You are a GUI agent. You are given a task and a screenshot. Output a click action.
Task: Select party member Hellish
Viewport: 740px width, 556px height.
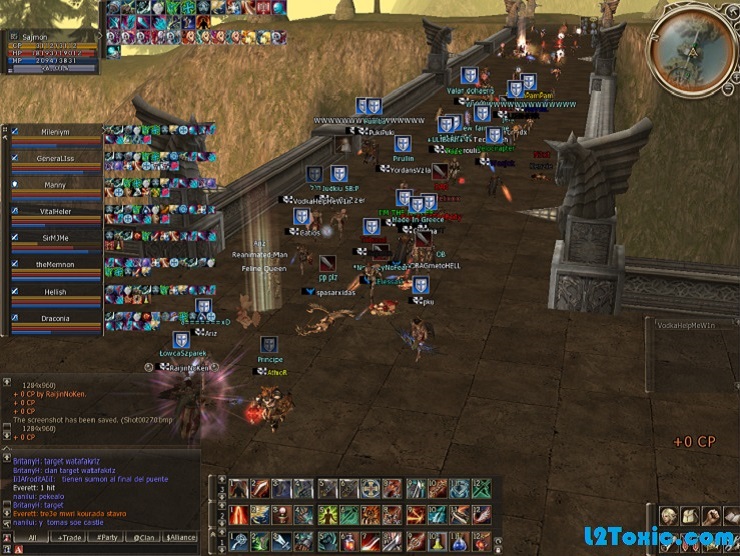tap(55, 292)
